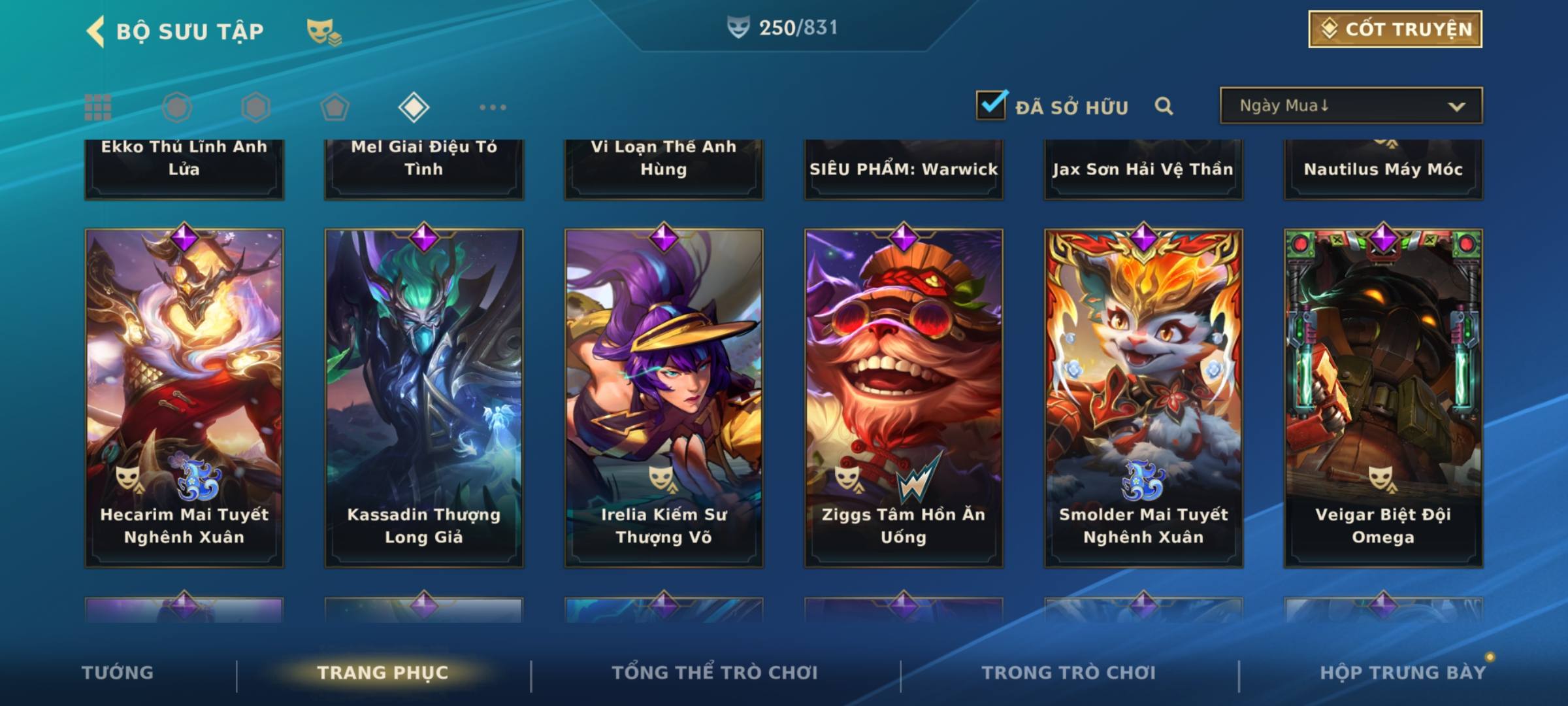1568x706 pixels.
Task: View Veigar Biệt Đội Omega skin
Action: (1383, 397)
